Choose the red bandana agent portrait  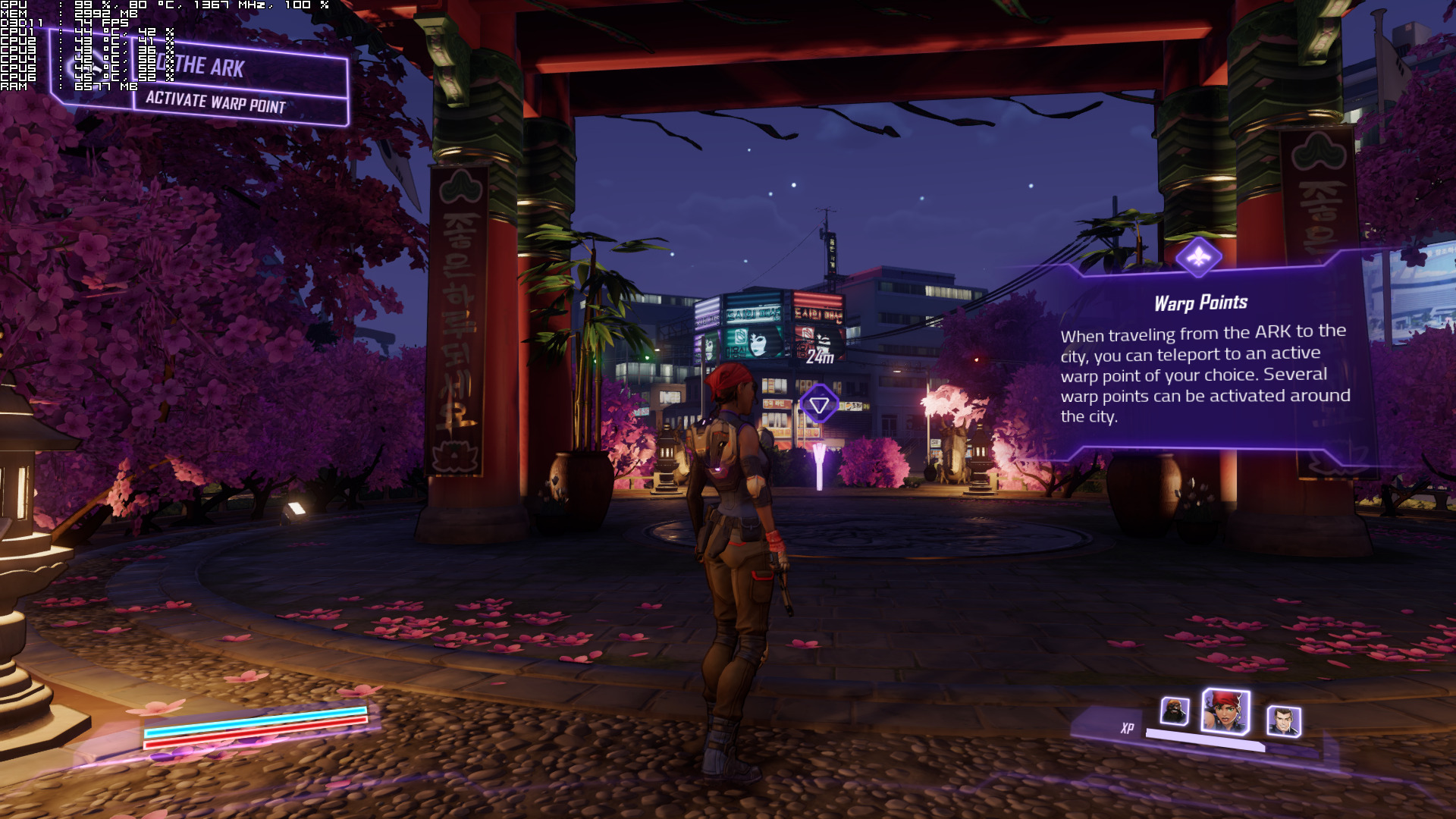click(1225, 711)
